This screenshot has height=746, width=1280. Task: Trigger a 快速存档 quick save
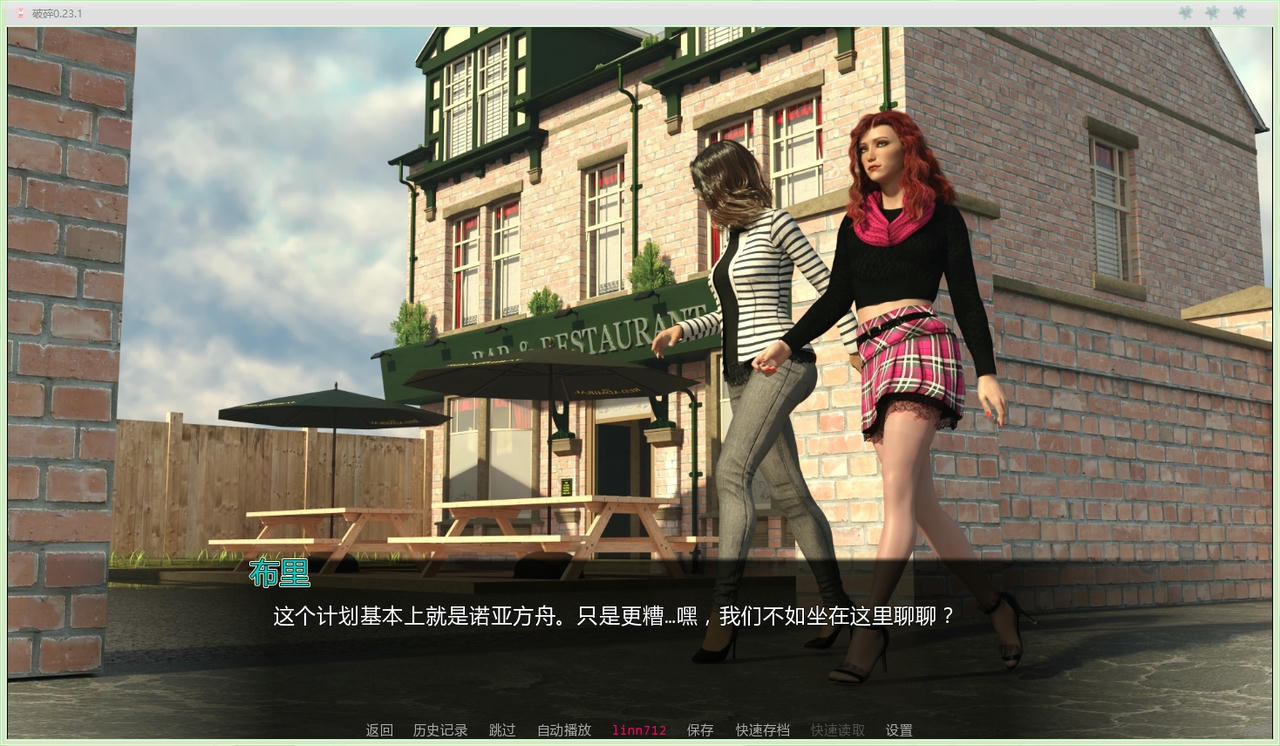tap(761, 730)
